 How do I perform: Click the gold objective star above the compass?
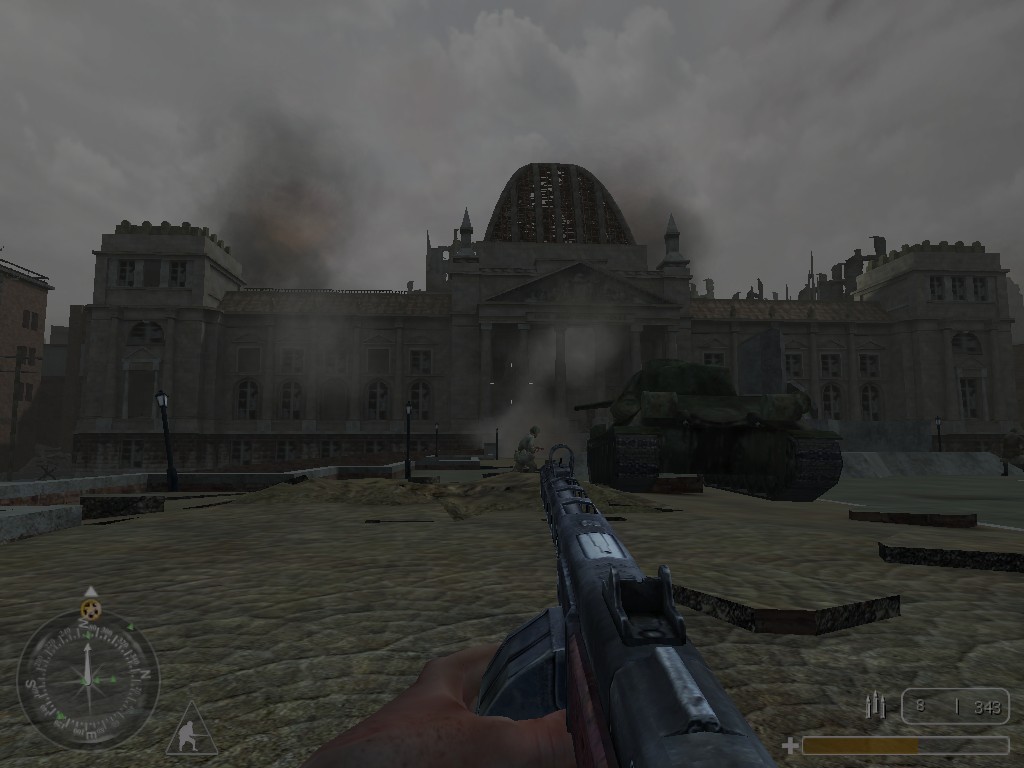click(x=90, y=608)
